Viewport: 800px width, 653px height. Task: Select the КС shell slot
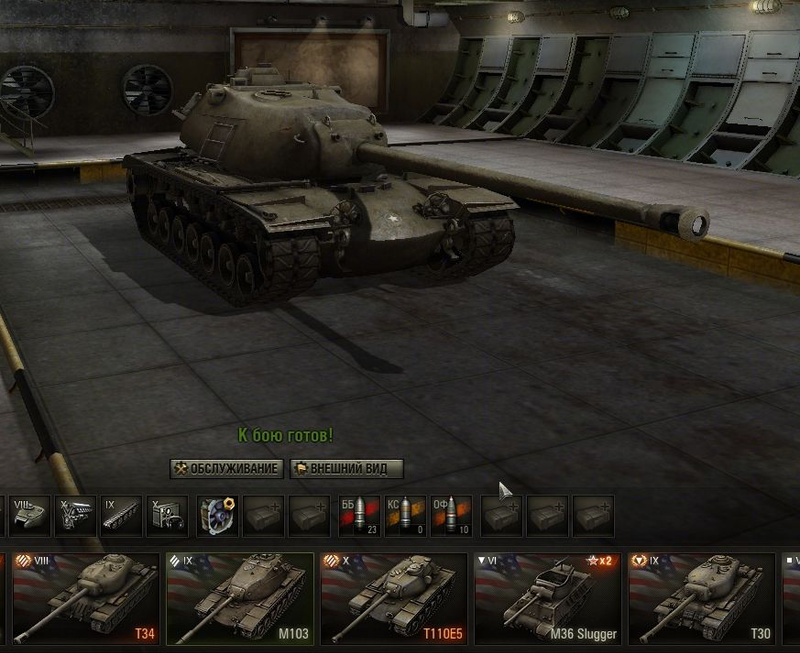coord(404,516)
